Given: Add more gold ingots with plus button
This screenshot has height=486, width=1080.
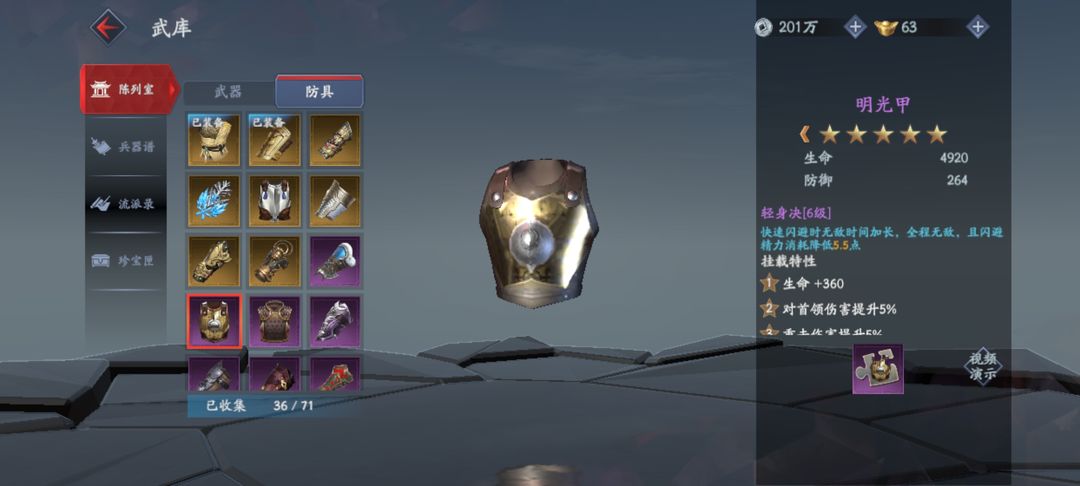Looking at the screenshot, I should (x=978, y=27).
